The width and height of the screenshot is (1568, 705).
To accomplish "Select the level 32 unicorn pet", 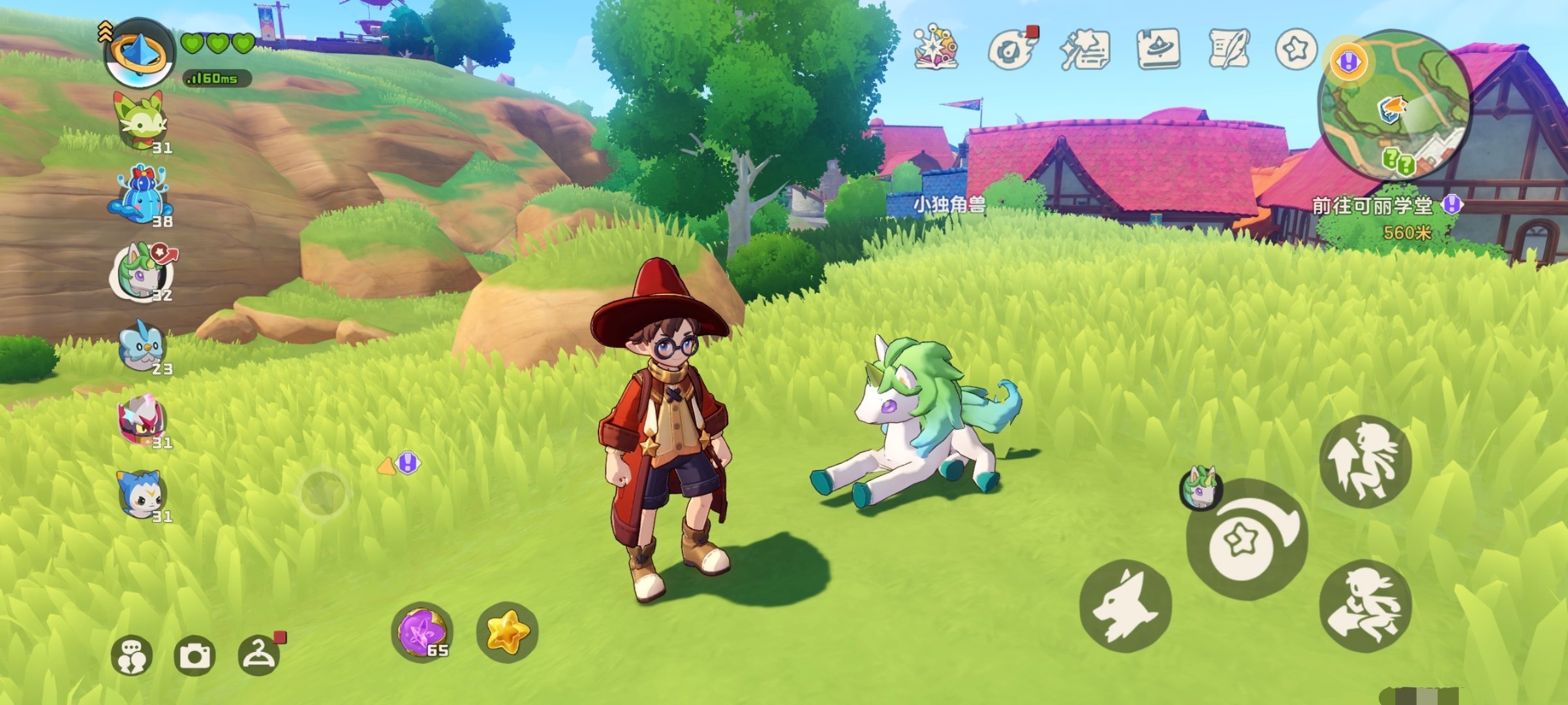I will point(142,271).
